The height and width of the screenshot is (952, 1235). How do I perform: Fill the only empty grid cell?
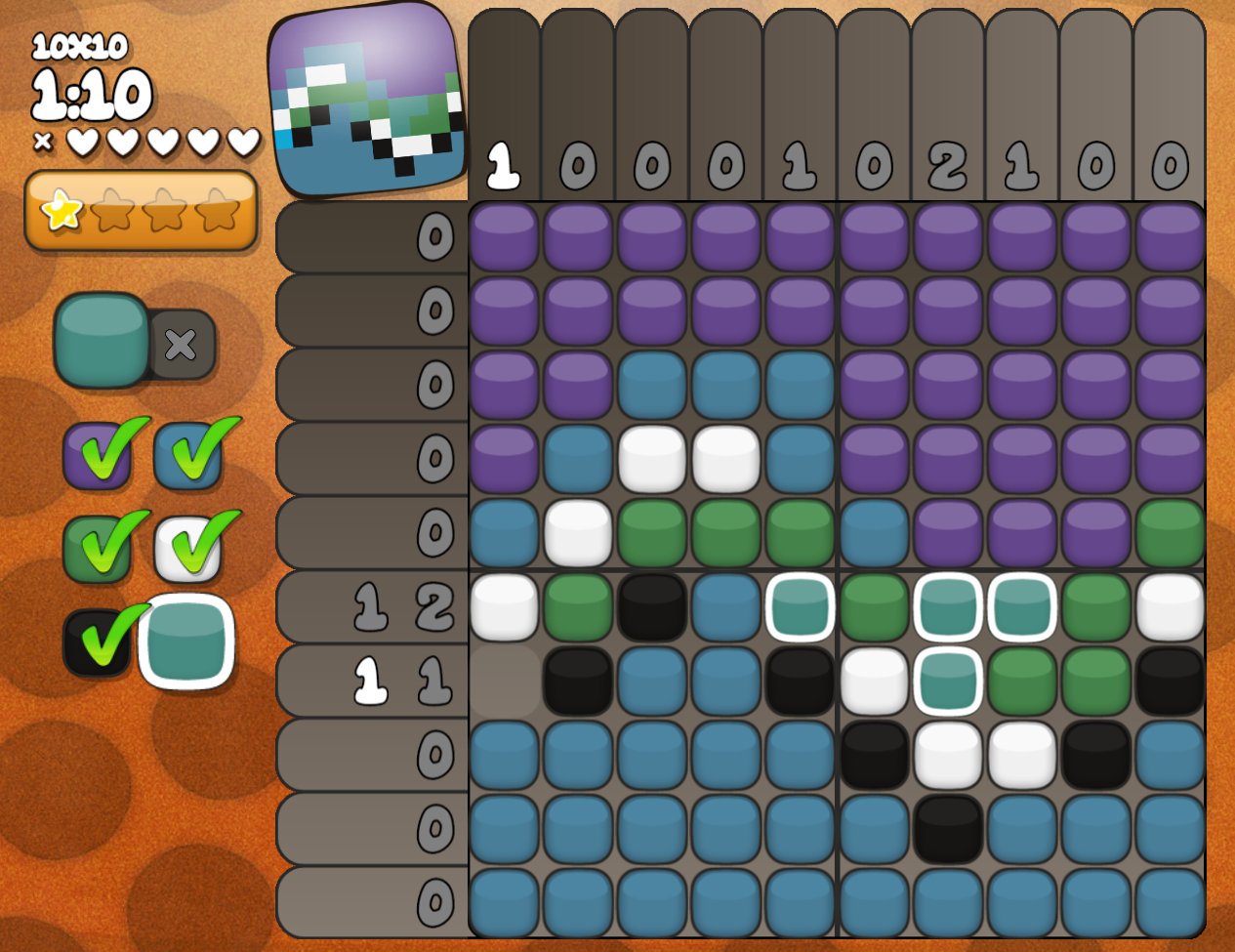(505, 681)
